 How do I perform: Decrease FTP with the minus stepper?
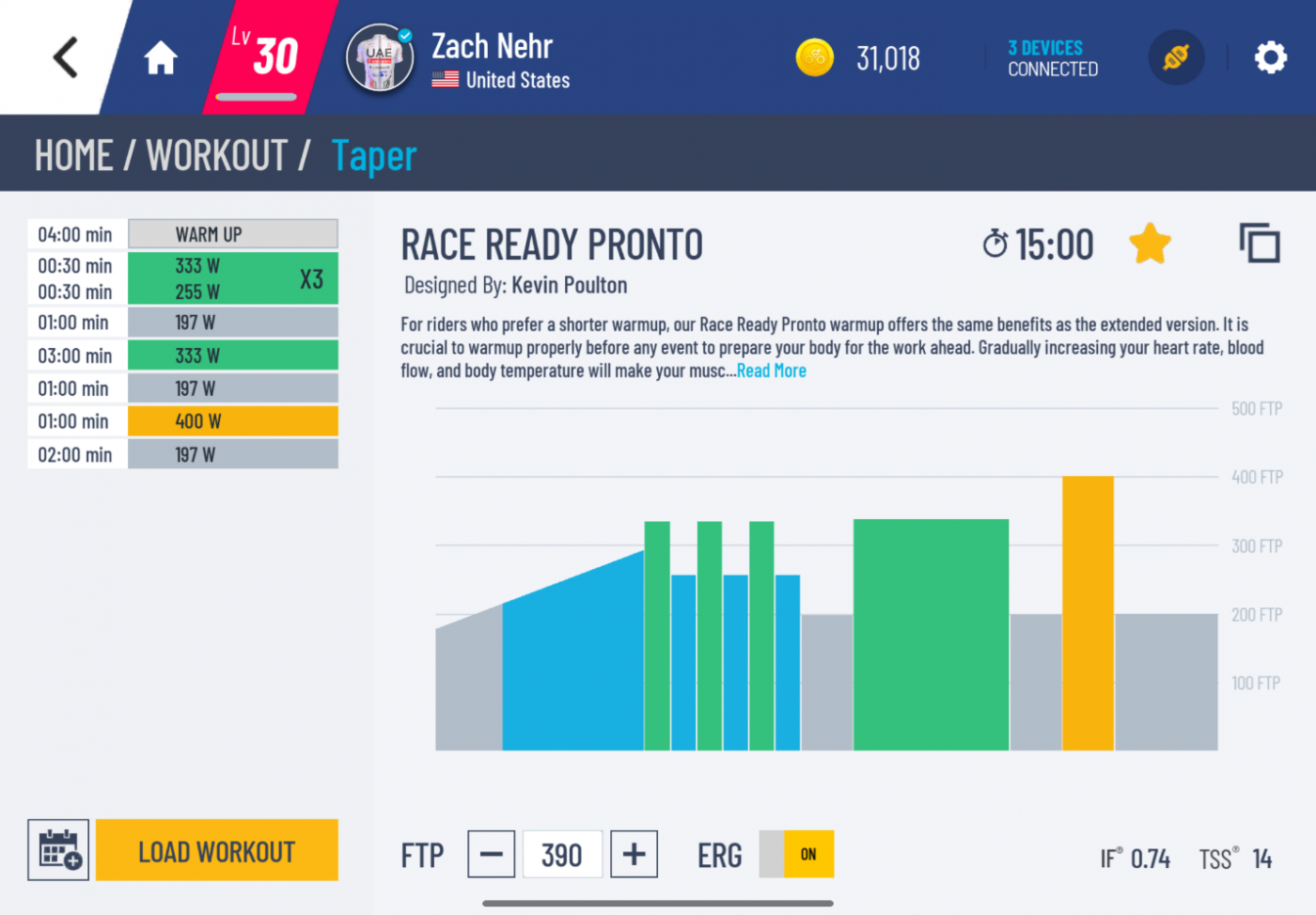491,854
